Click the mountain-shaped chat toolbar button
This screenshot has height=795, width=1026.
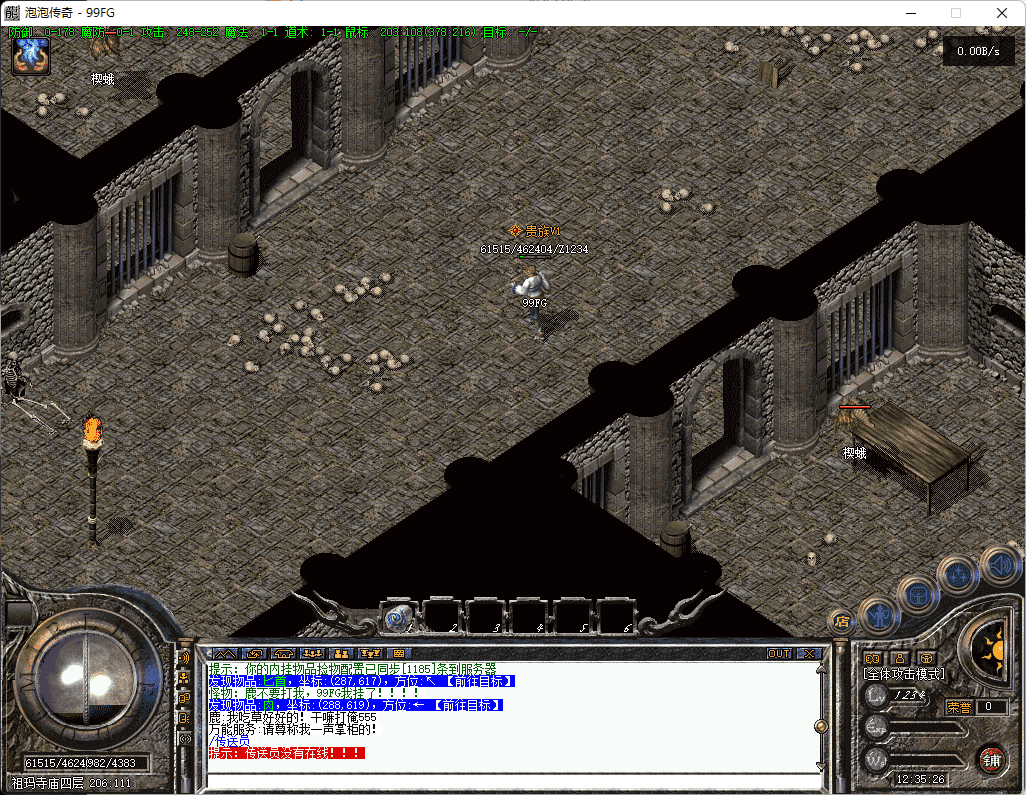click(x=225, y=653)
